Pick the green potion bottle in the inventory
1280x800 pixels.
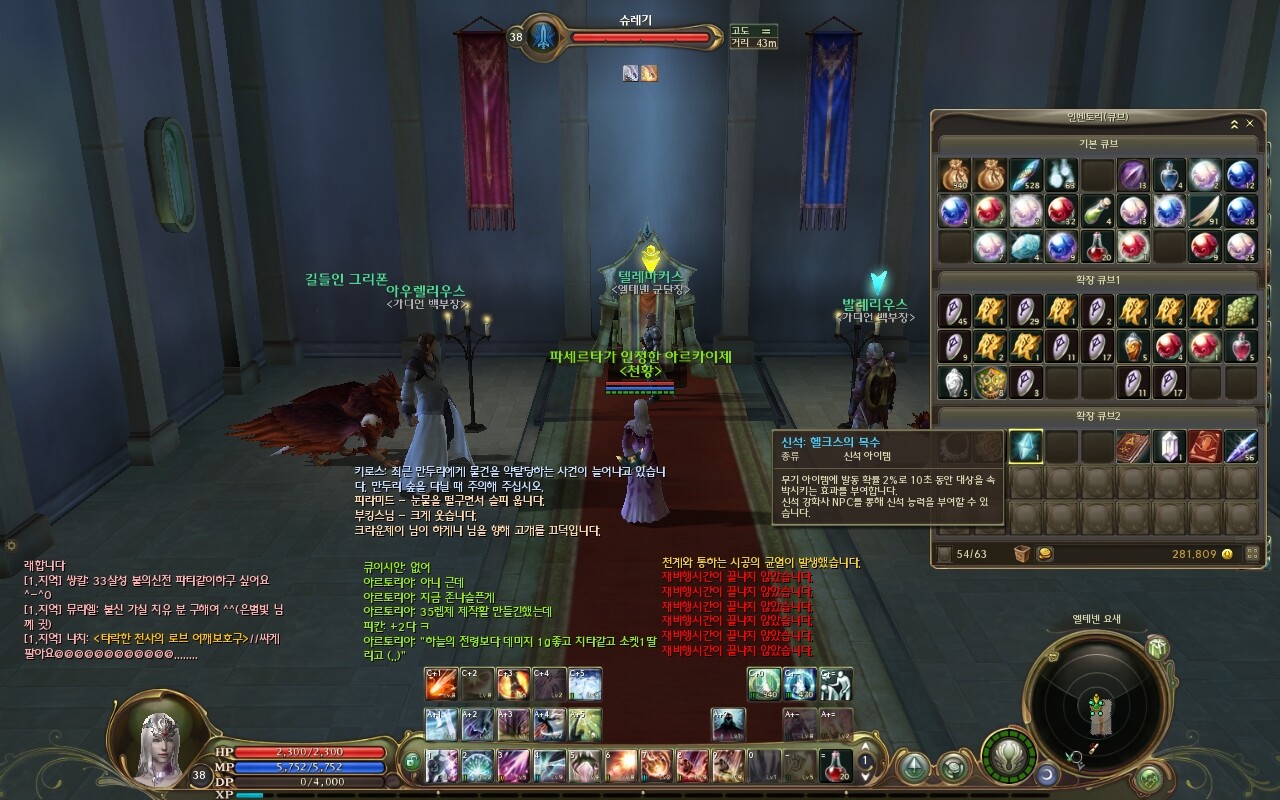click(1097, 211)
